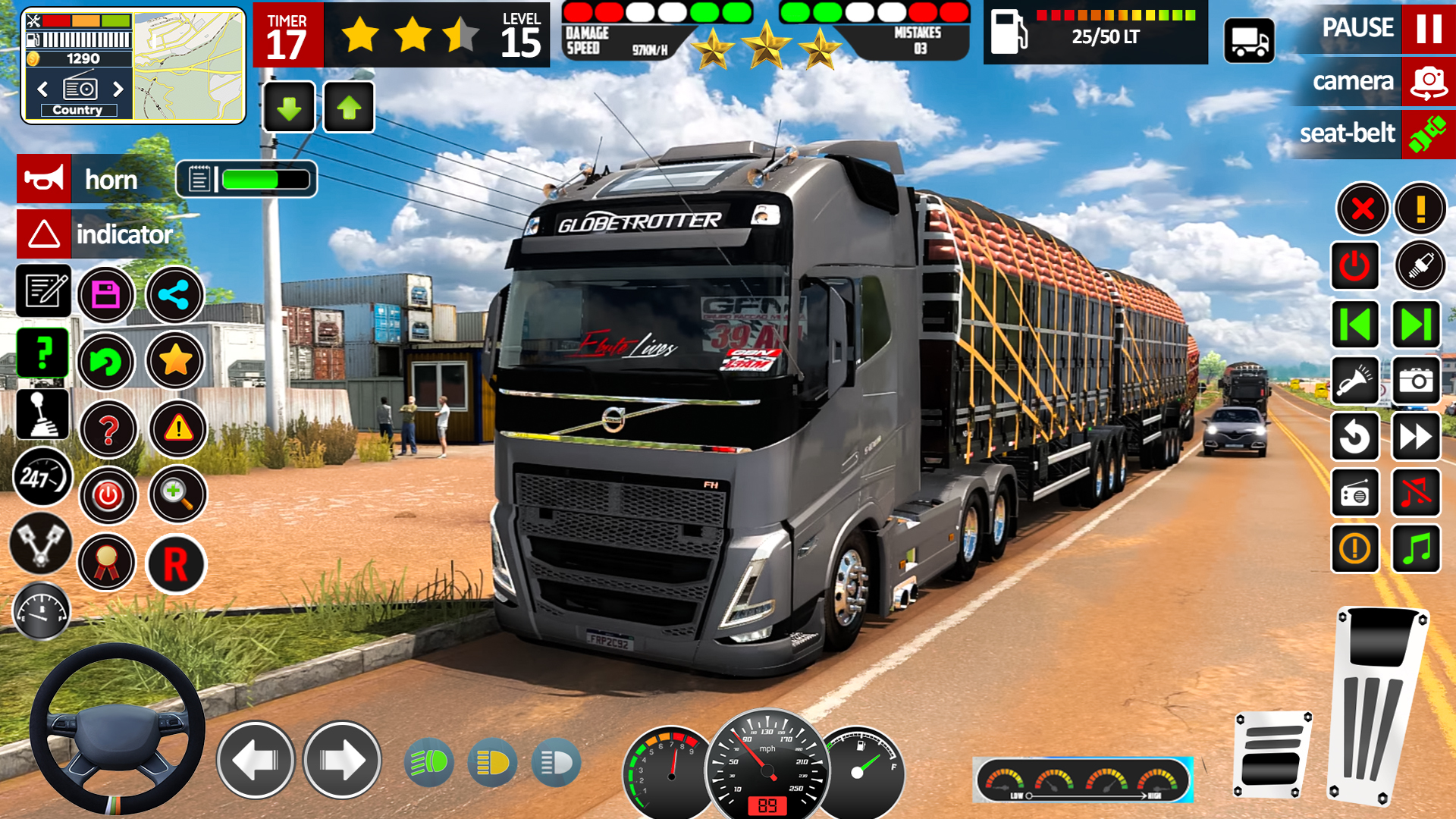The width and height of the screenshot is (1456, 819).
Task: Pause the game
Action: (x=1429, y=28)
